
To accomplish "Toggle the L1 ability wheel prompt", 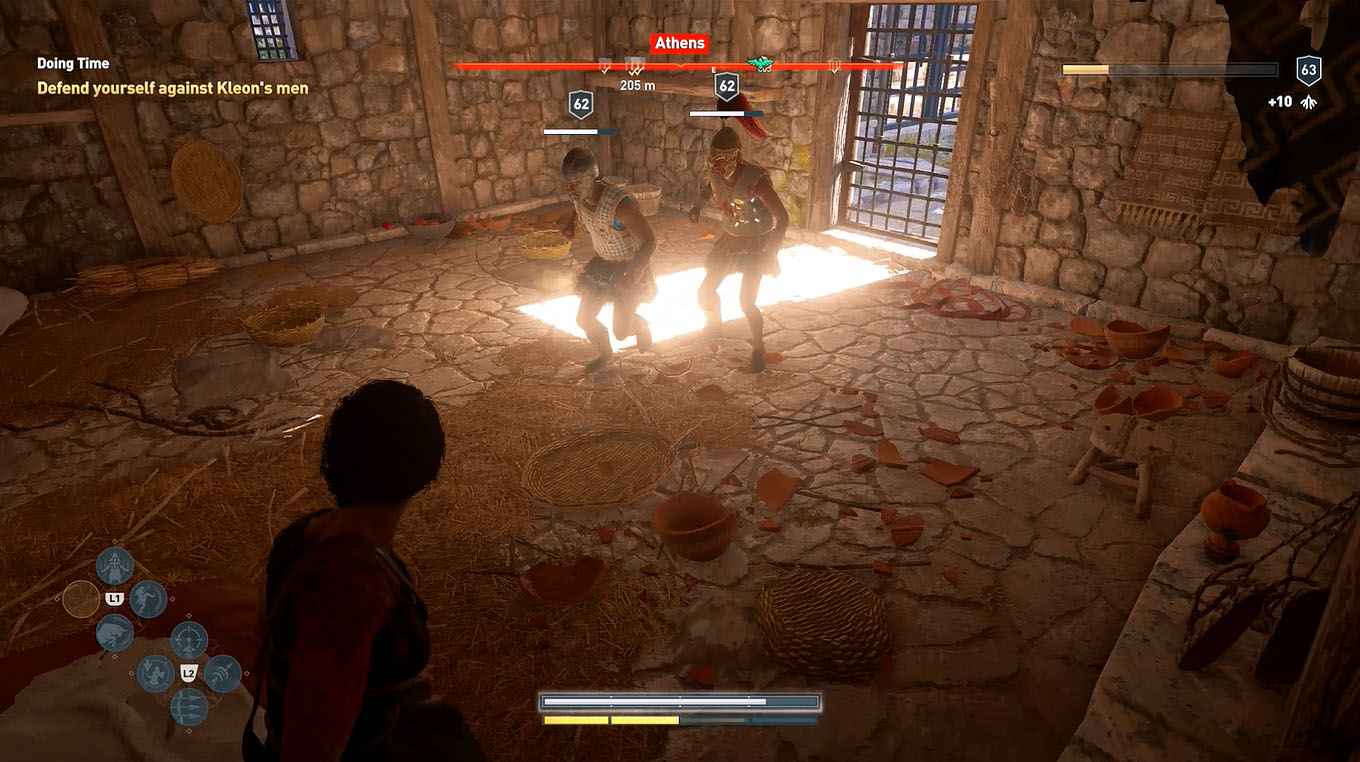I will pyautogui.click(x=114, y=597).
